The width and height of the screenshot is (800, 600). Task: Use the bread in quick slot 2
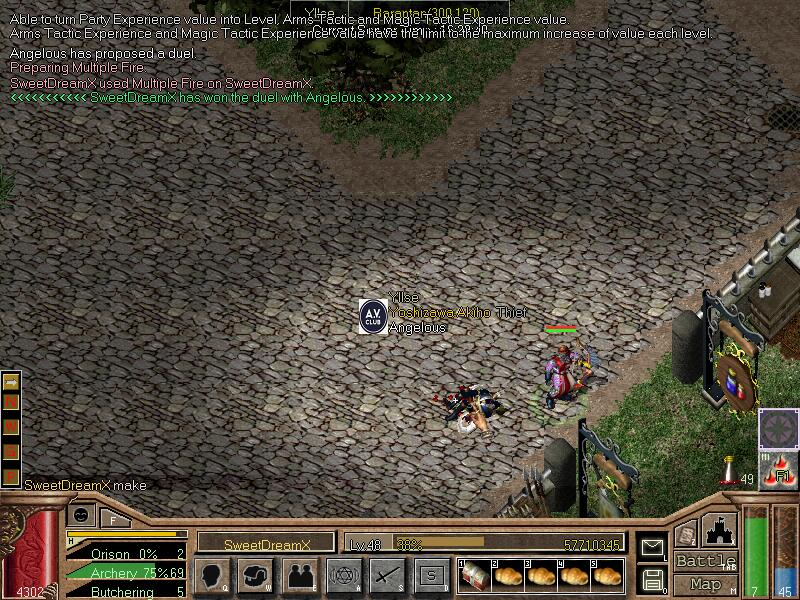[x=508, y=576]
